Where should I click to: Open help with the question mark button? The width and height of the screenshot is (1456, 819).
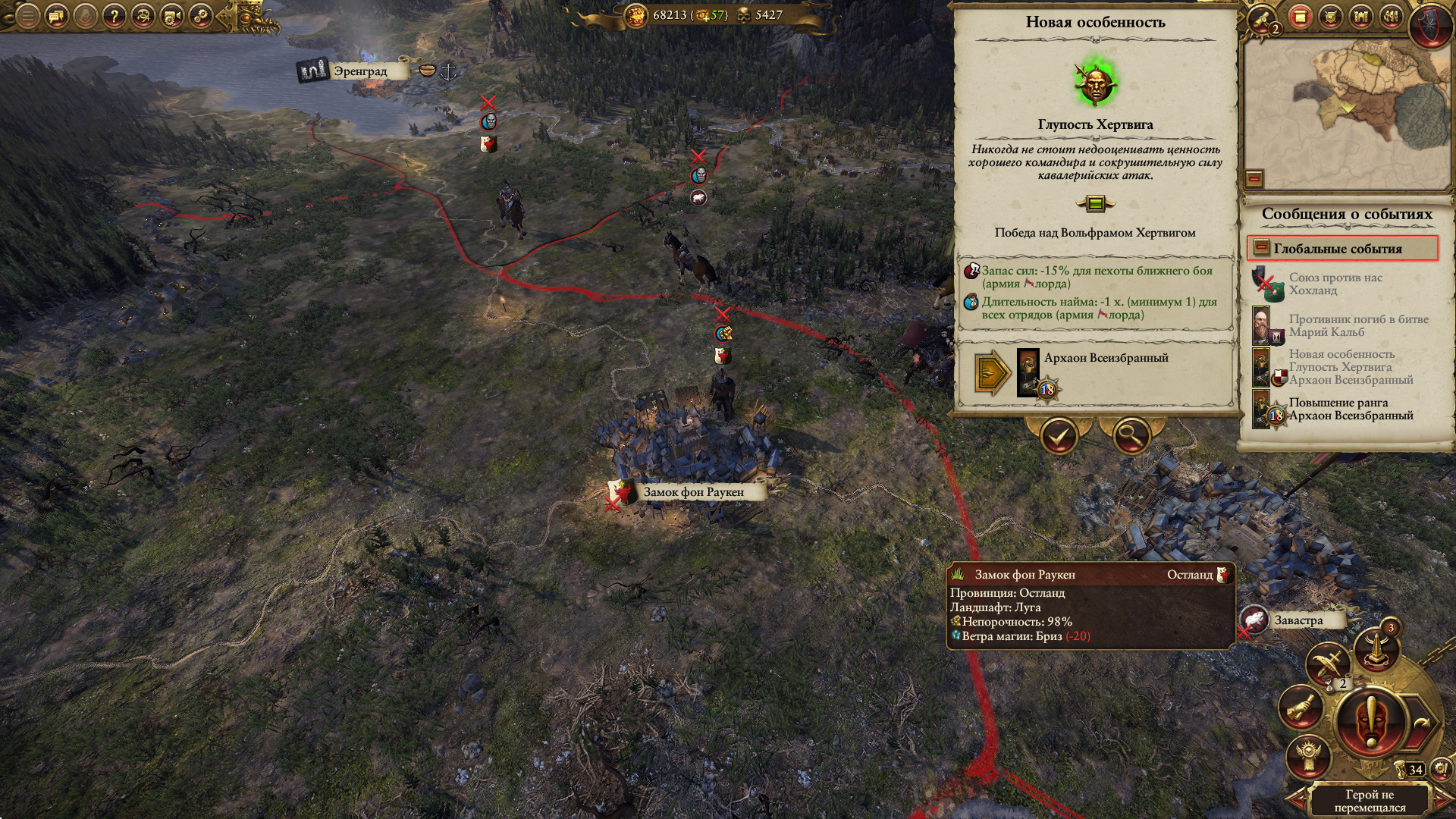114,15
